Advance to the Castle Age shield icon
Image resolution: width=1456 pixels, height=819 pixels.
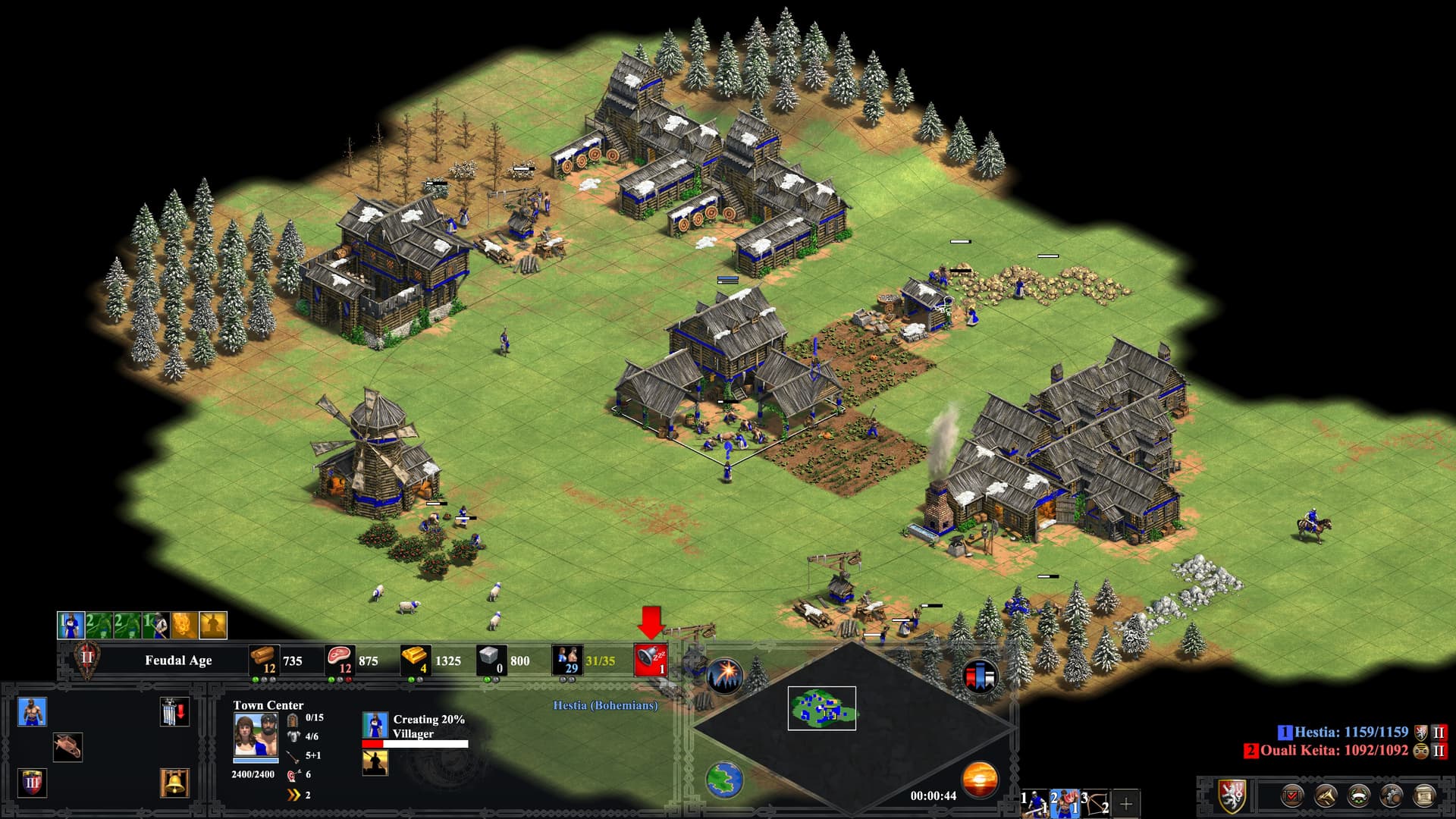pyautogui.click(x=32, y=782)
